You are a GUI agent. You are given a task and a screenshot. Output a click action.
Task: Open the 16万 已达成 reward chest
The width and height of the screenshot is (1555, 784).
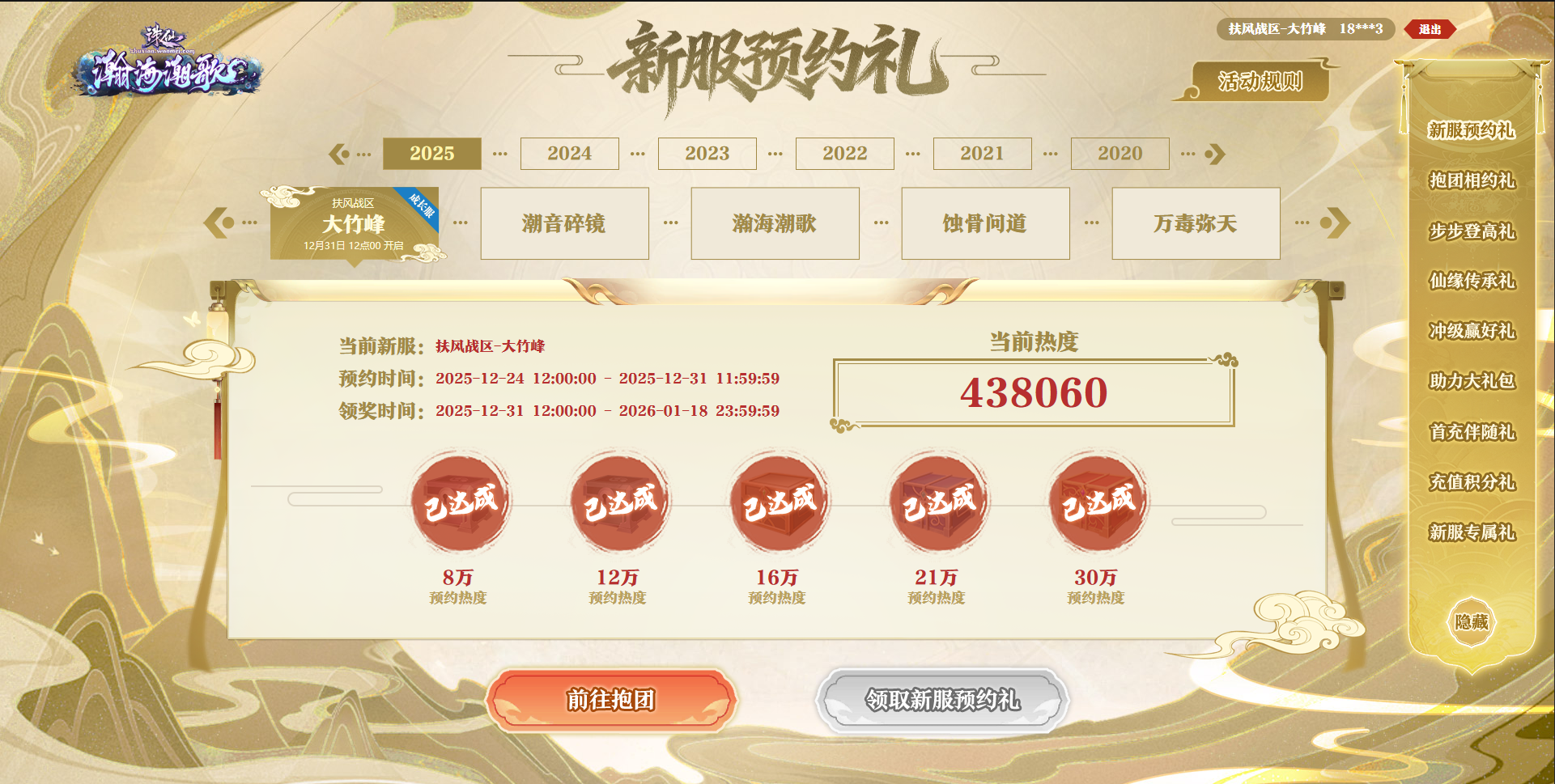tap(777, 502)
